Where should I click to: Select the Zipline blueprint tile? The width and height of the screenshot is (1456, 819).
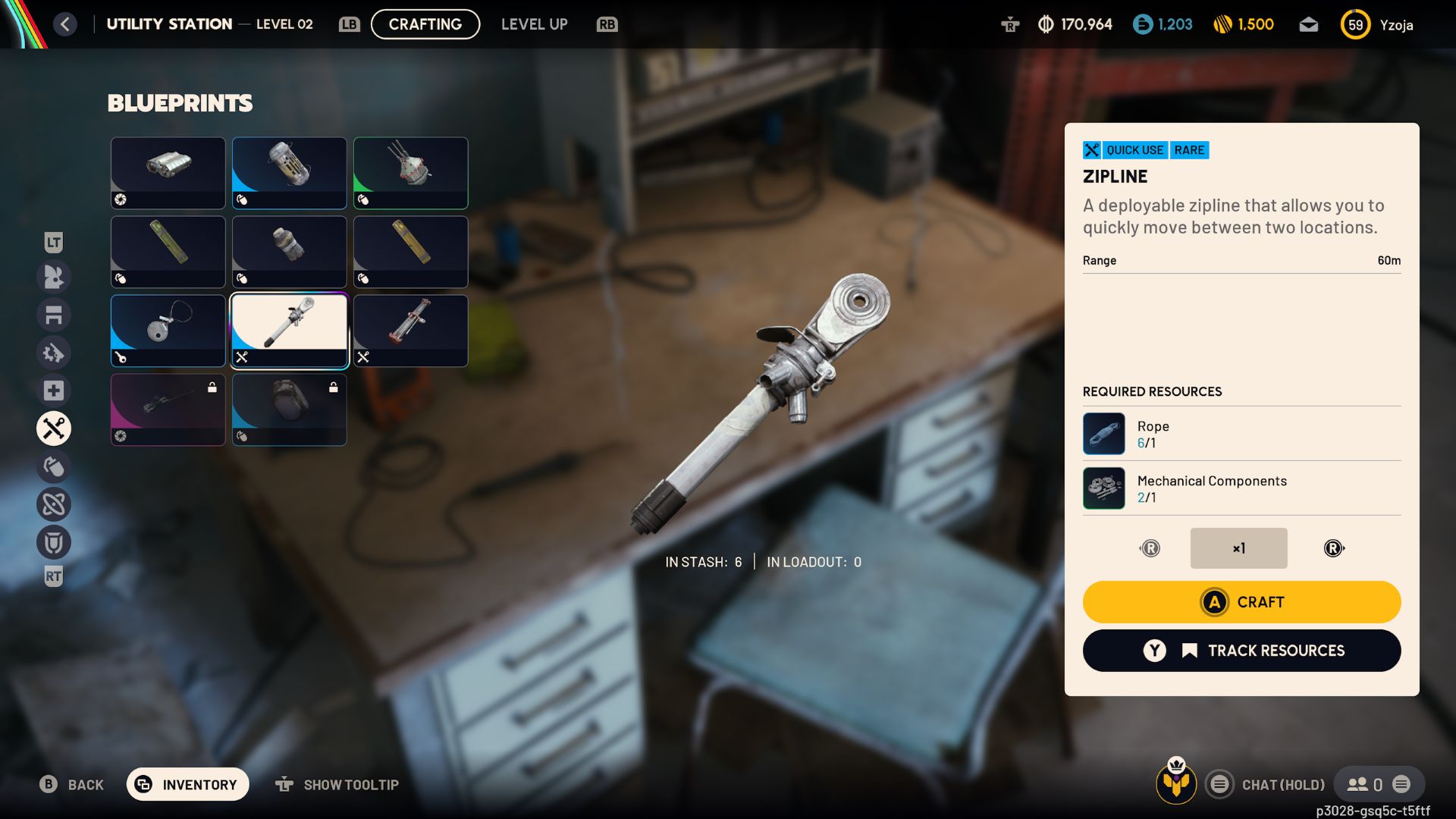click(x=289, y=331)
